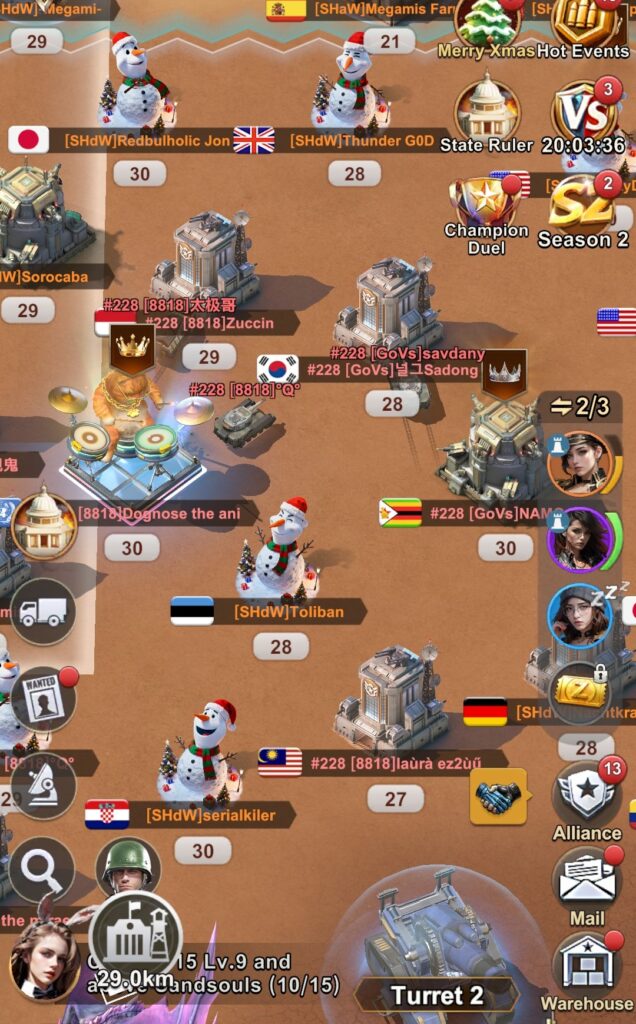Select the purple-ringed squad hero portrait
The height and width of the screenshot is (1024, 636).
(580, 540)
